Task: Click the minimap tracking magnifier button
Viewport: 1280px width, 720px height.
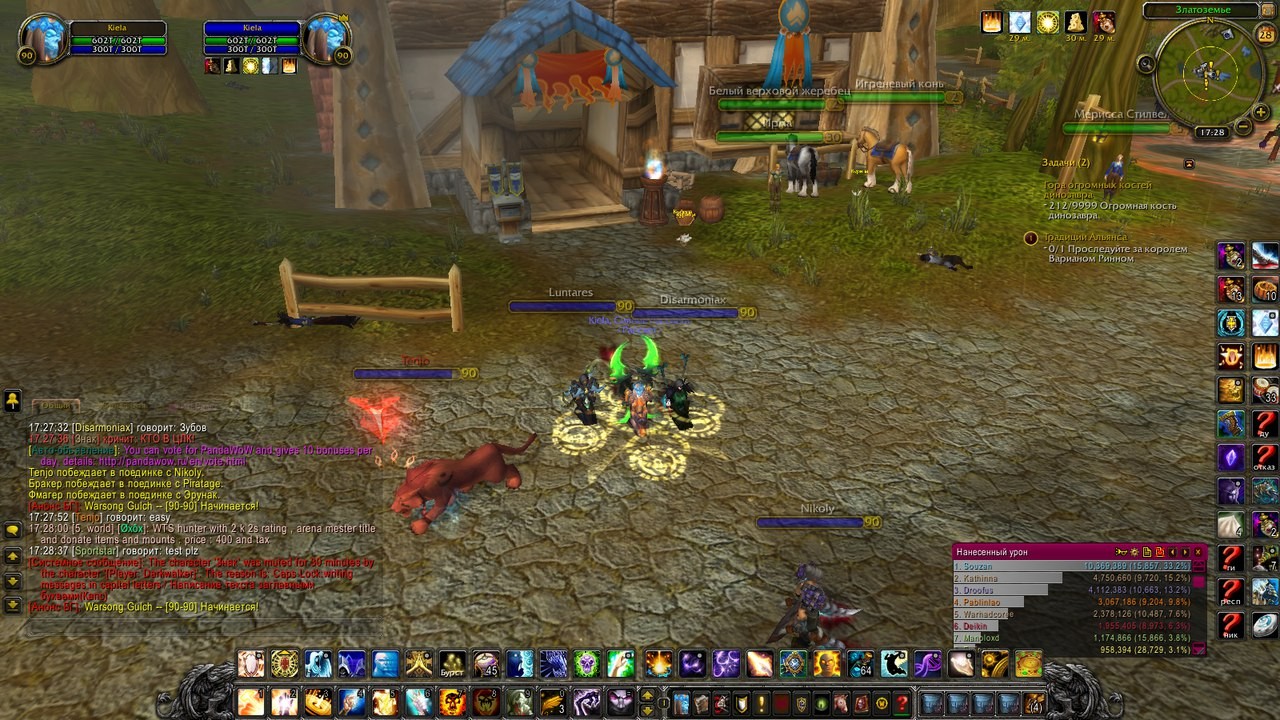Action: click(x=1147, y=64)
